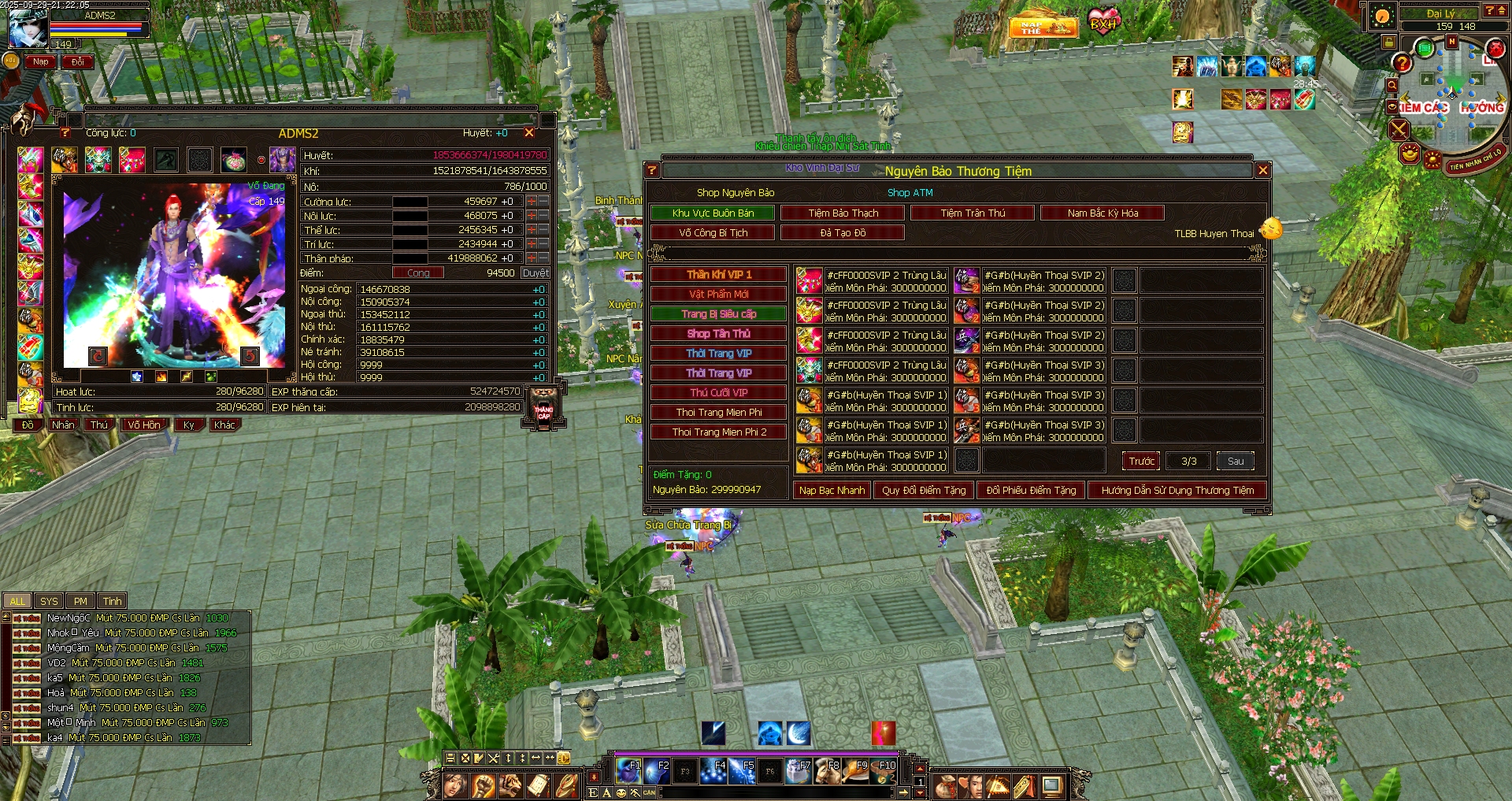The height and width of the screenshot is (801, 1512).
Task: Close the ADMS2 character window
Action: click(x=529, y=133)
